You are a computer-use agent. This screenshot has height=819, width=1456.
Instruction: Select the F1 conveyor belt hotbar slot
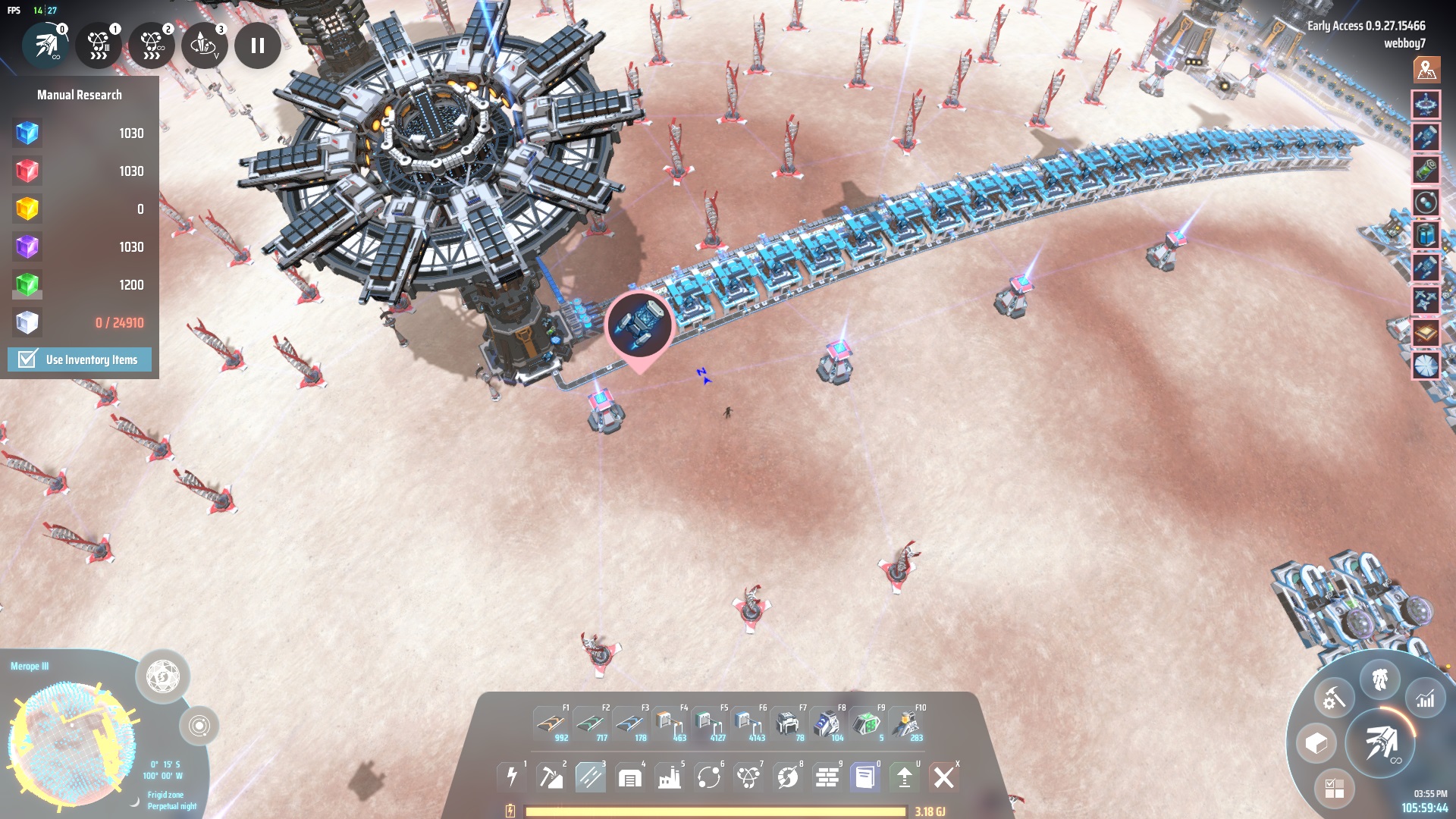551,724
